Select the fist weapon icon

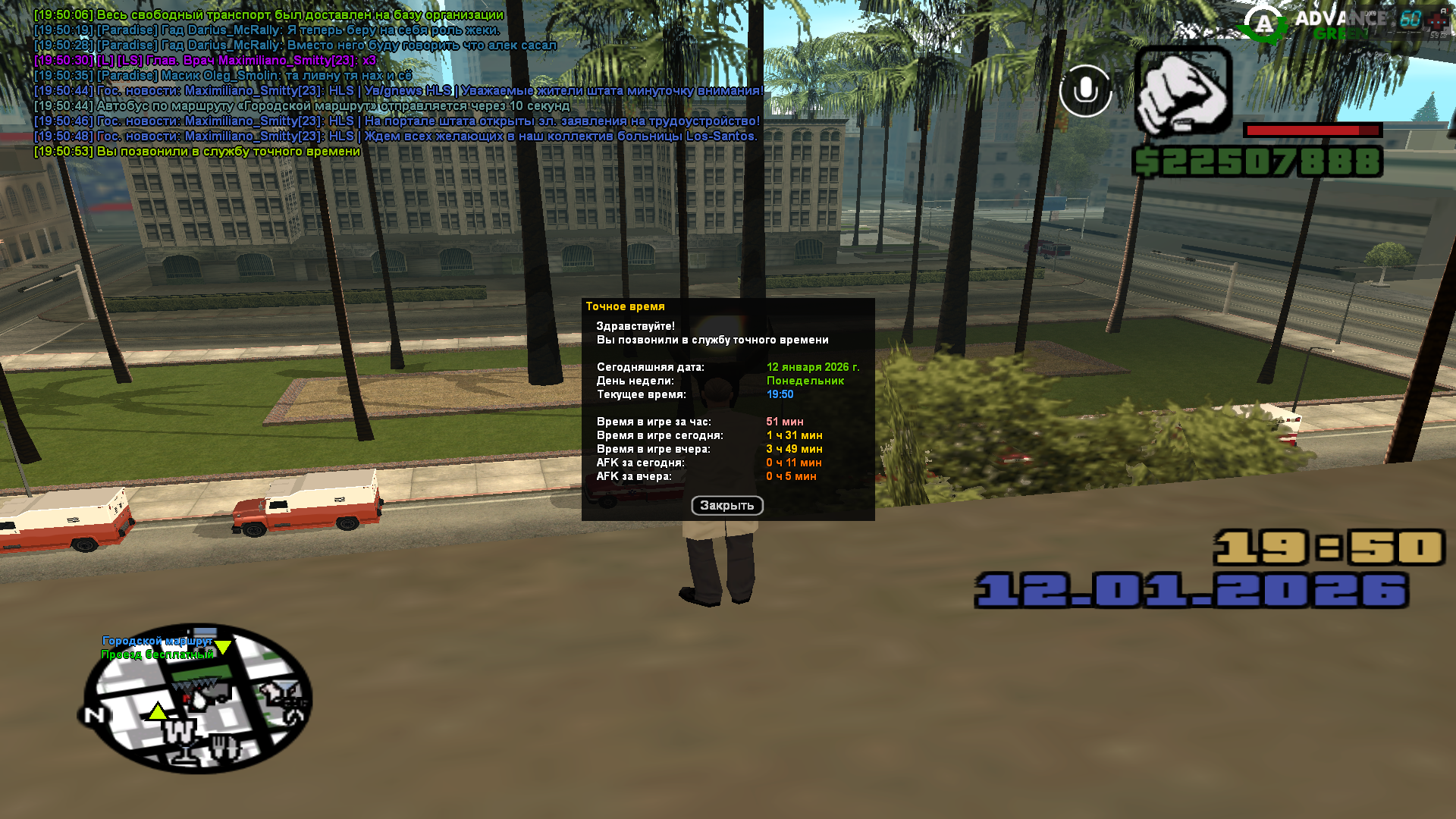tap(1182, 91)
